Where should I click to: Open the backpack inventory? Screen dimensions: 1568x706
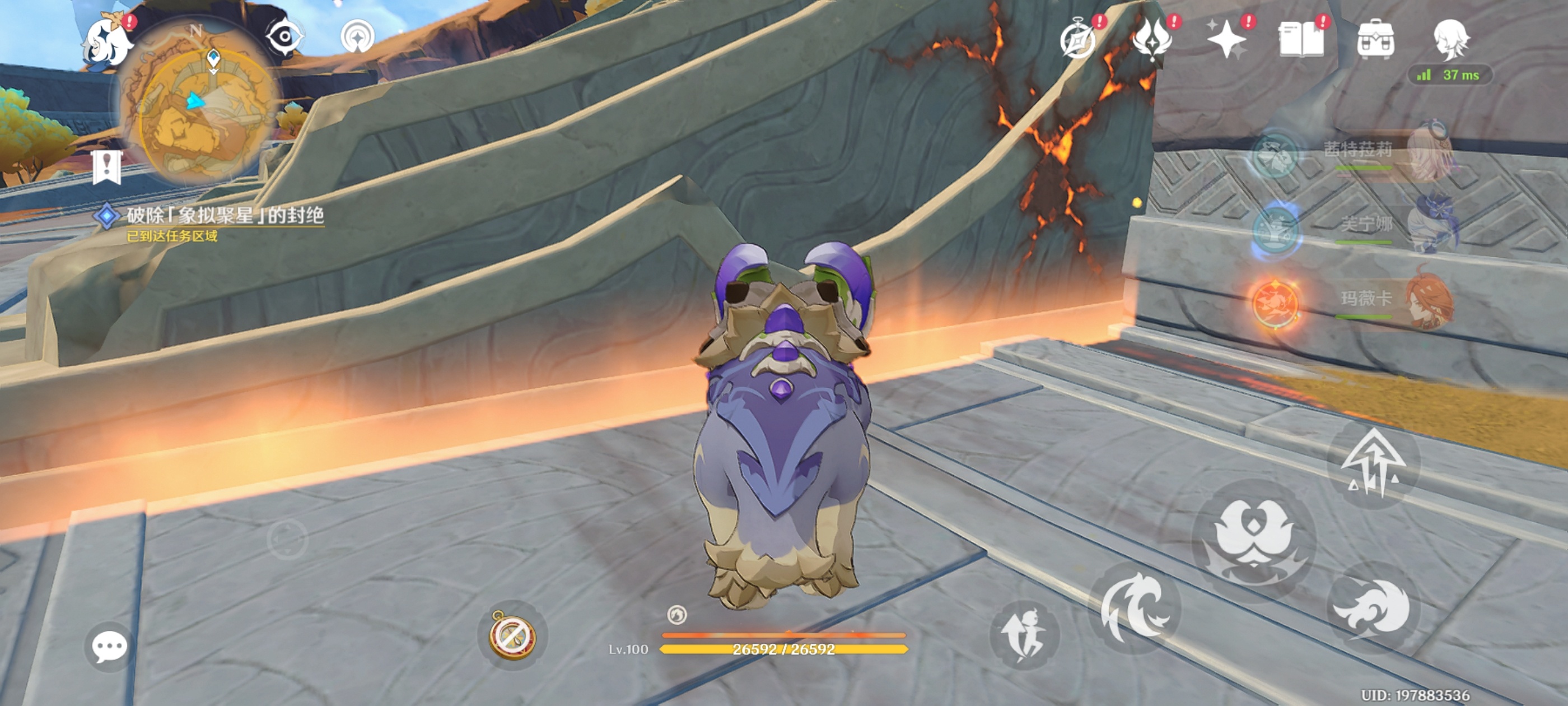click(x=1376, y=40)
